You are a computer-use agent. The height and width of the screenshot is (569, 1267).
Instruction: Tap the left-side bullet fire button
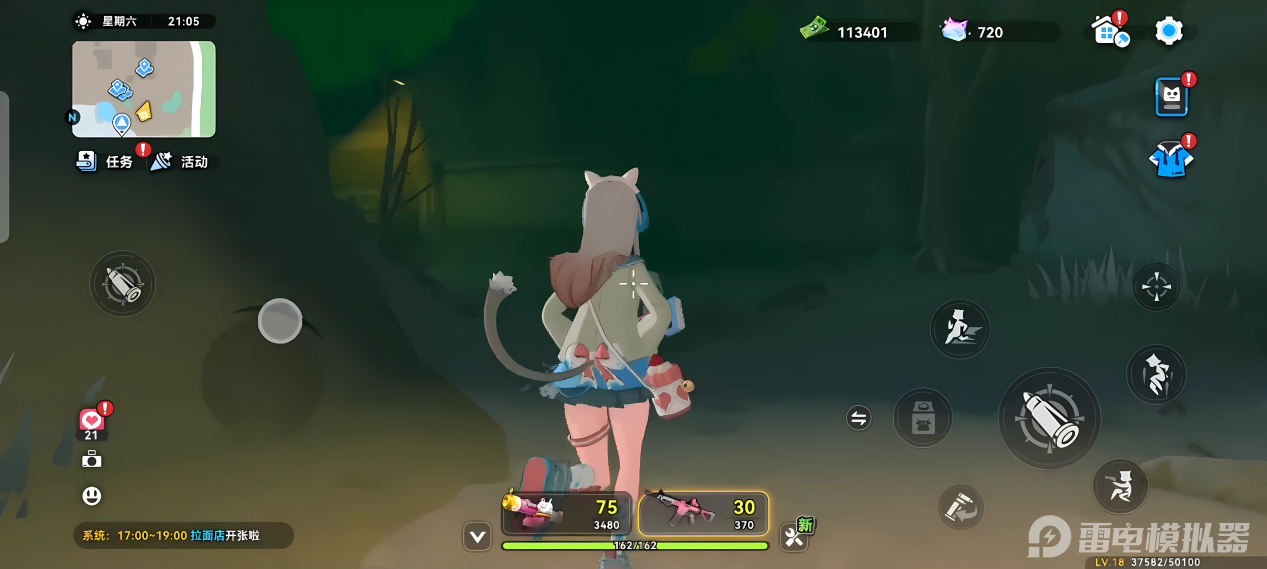[123, 283]
